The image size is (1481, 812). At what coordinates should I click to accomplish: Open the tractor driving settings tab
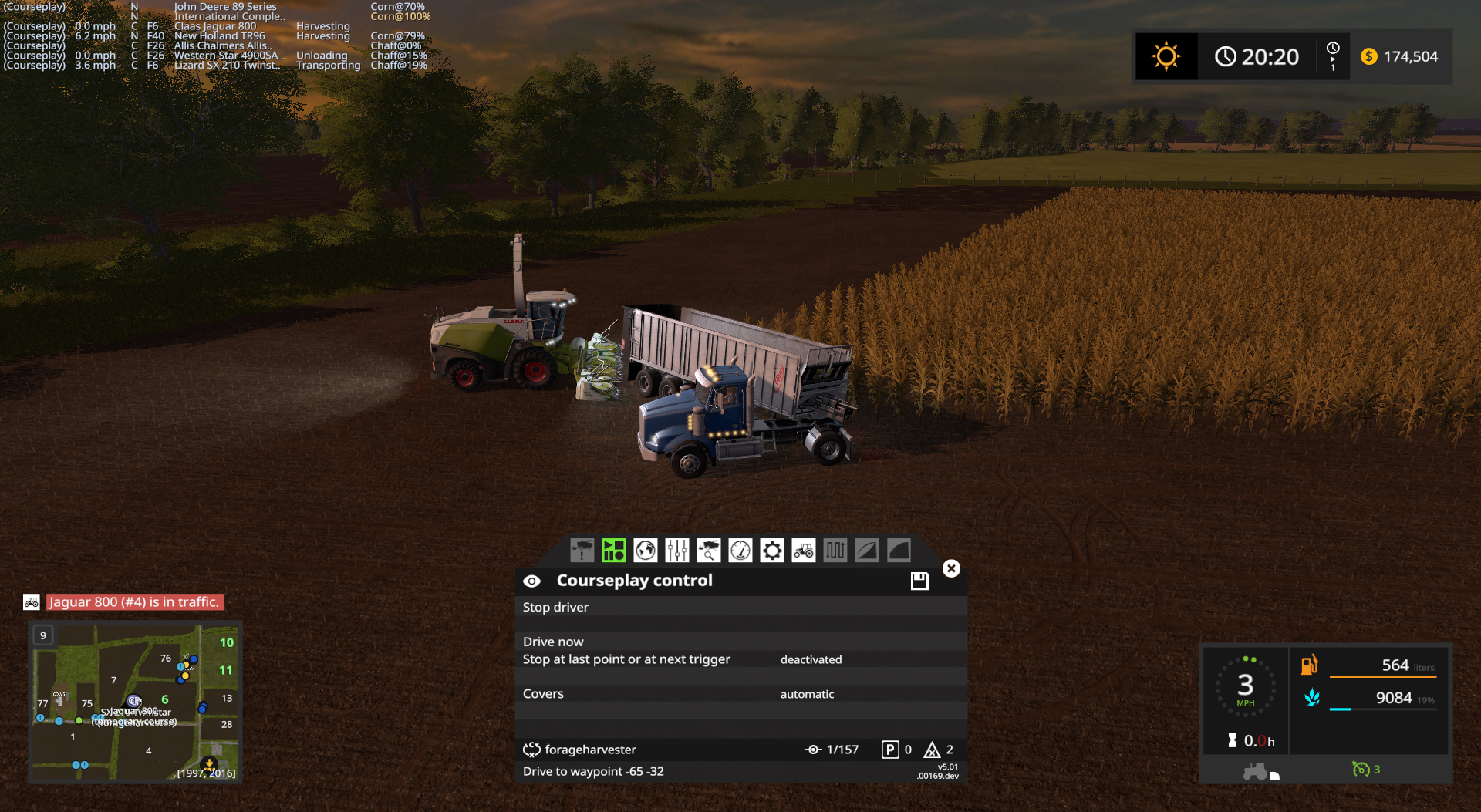[803, 551]
